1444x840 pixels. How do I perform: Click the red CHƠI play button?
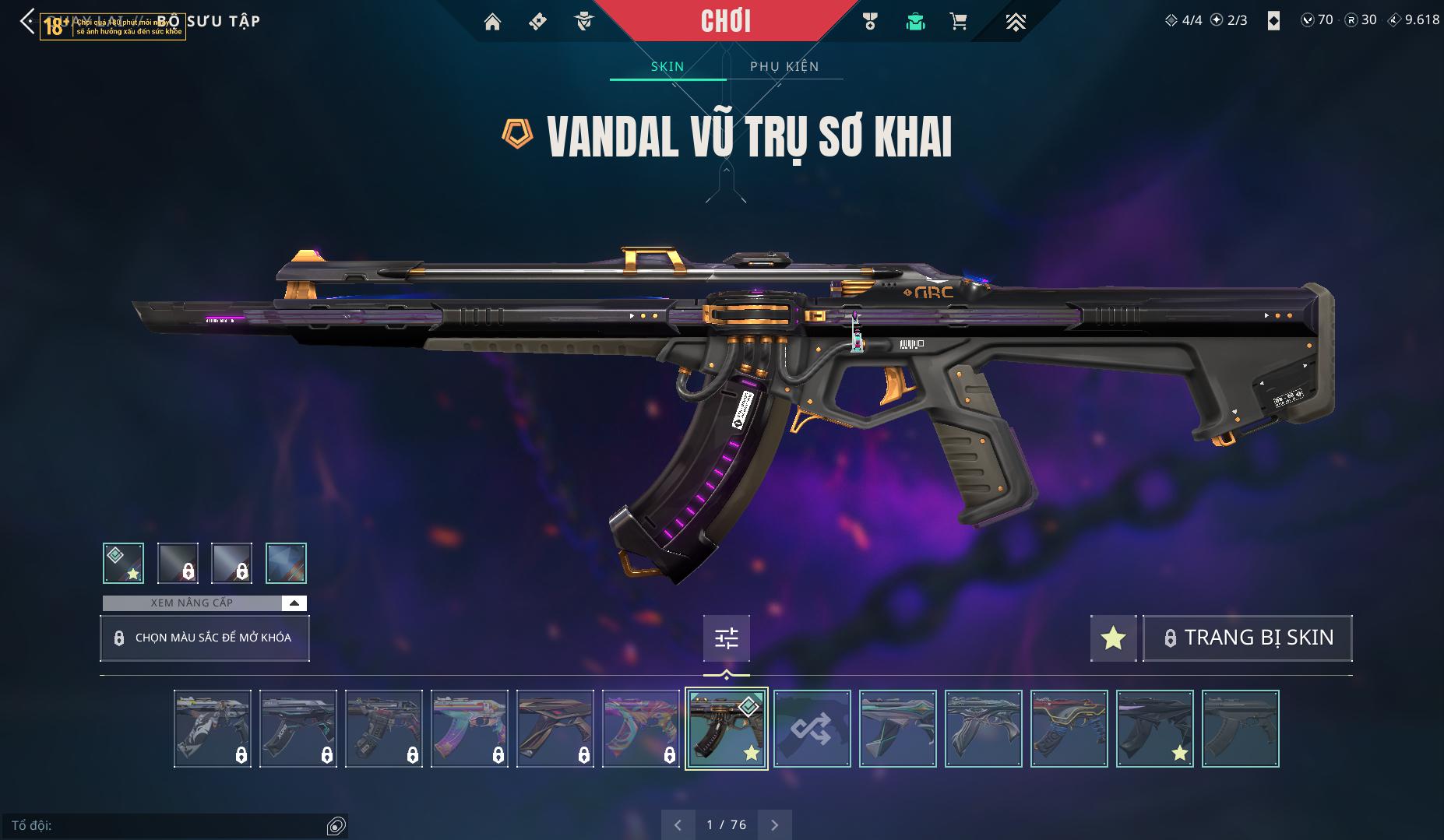(725, 21)
